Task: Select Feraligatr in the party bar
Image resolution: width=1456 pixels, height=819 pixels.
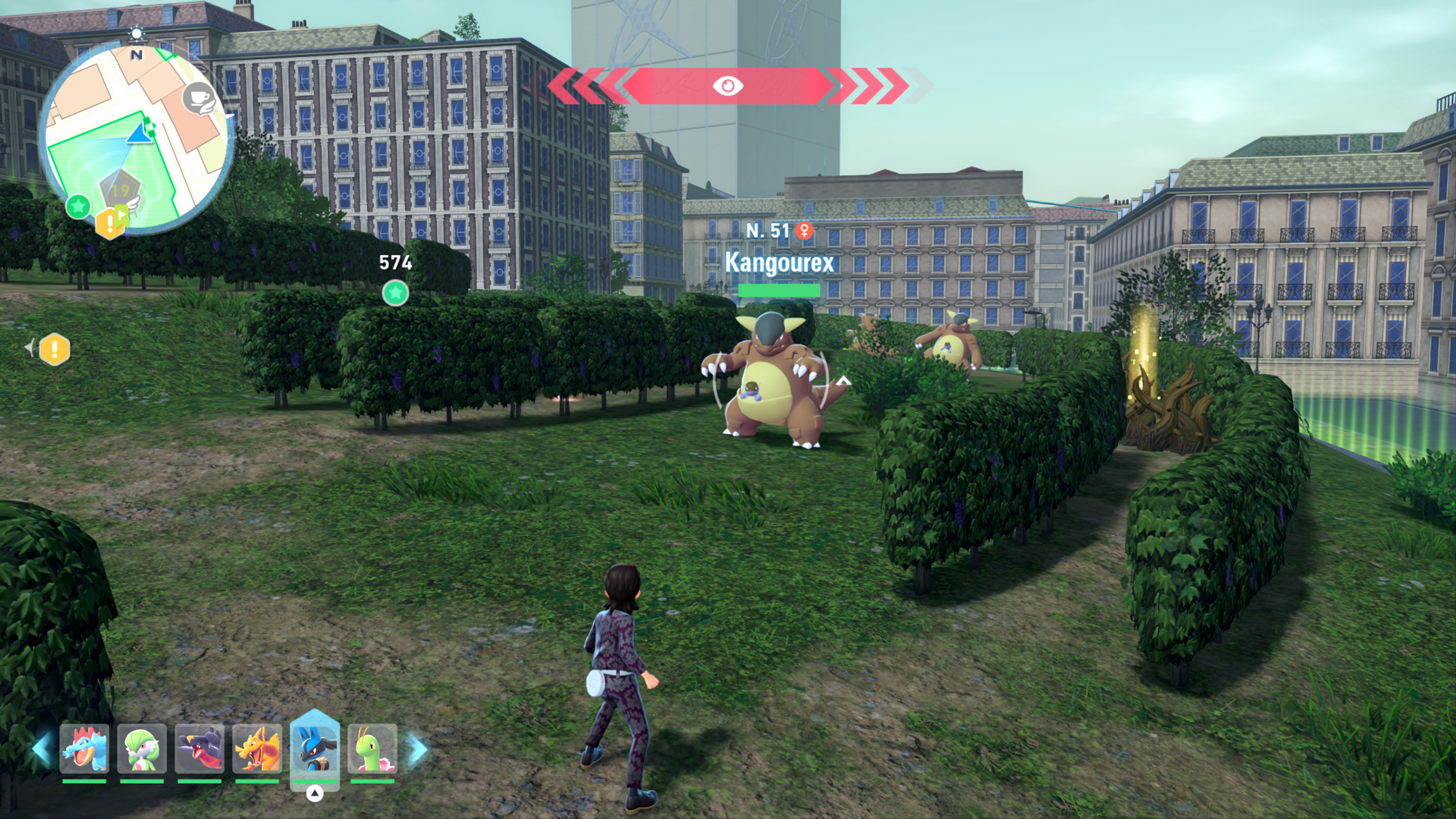Action: (84, 748)
